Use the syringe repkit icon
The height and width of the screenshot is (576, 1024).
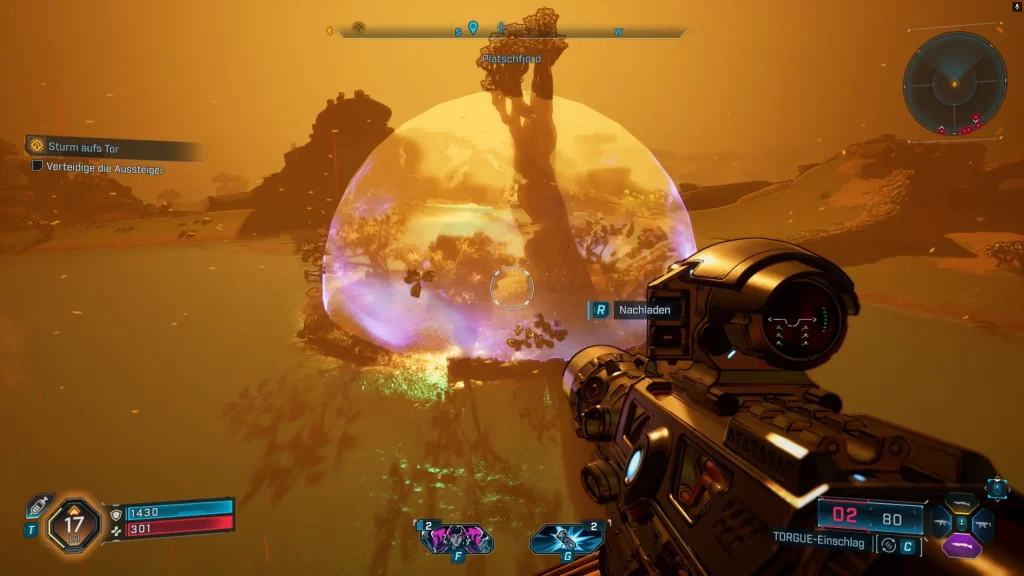click(x=39, y=506)
